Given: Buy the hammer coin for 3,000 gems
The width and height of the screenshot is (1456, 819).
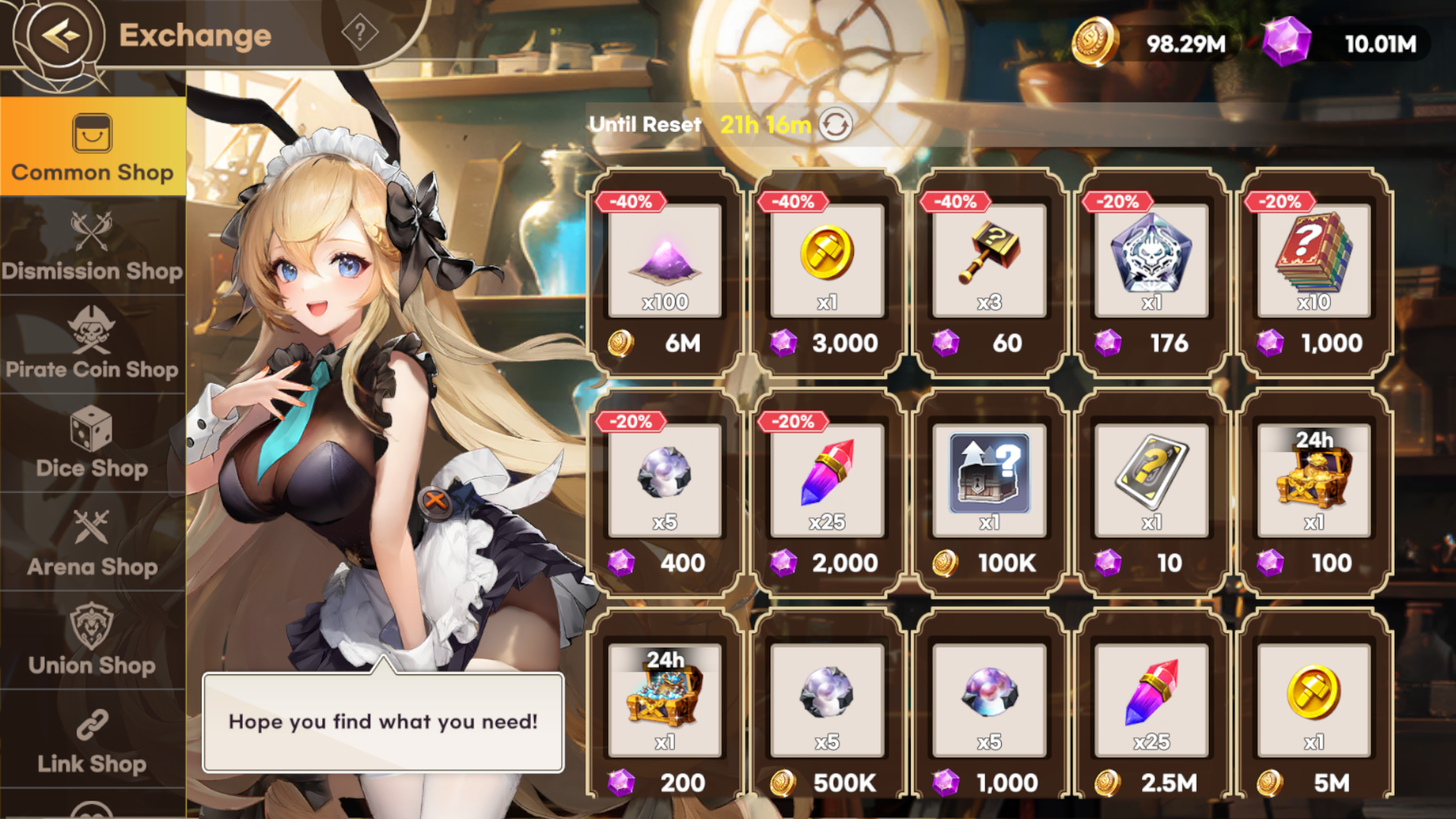Looking at the screenshot, I should [827, 273].
